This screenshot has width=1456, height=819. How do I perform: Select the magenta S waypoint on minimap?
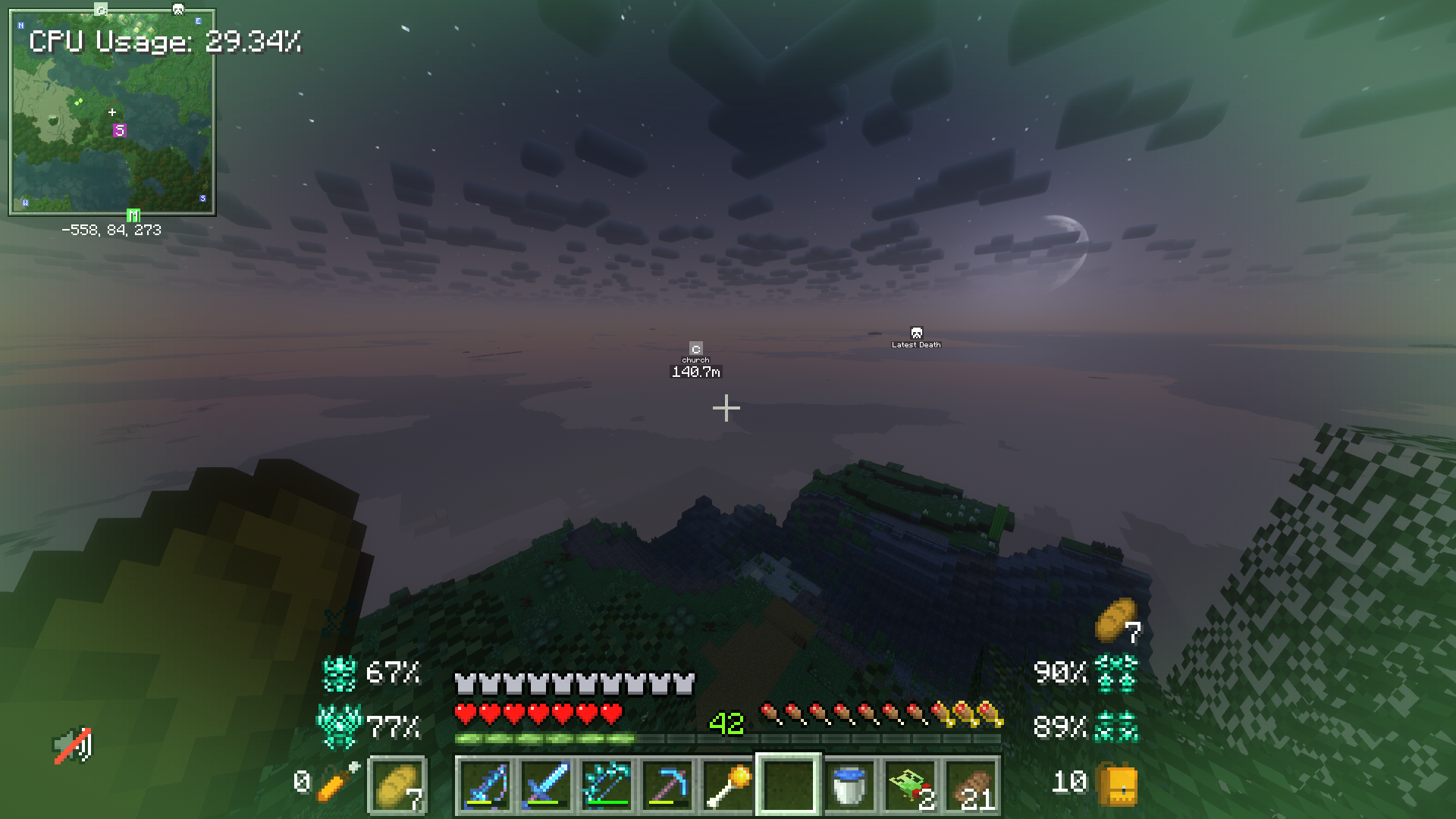pyautogui.click(x=119, y=130)
